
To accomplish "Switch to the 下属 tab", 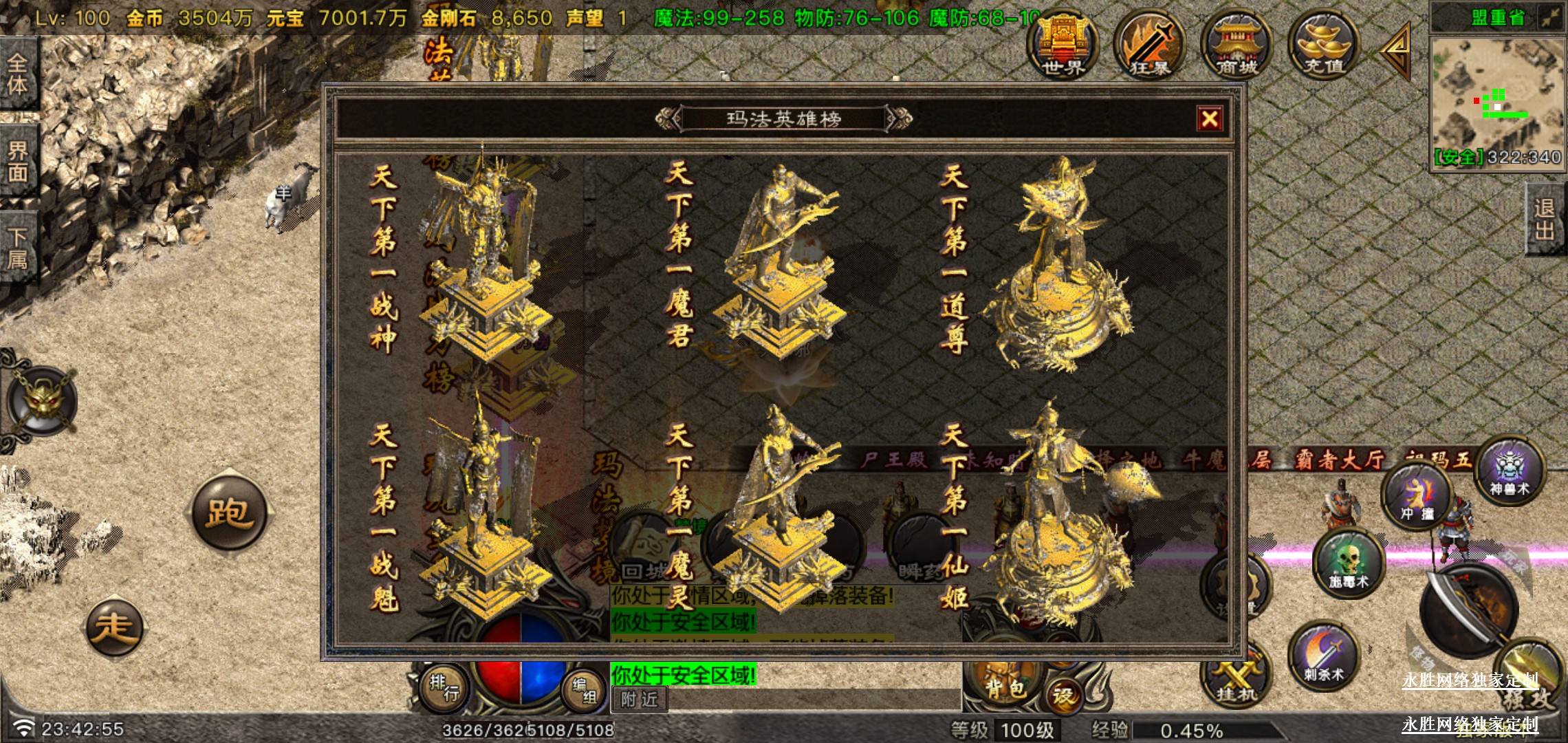I will pyautogui.click(x=18, y=248).
